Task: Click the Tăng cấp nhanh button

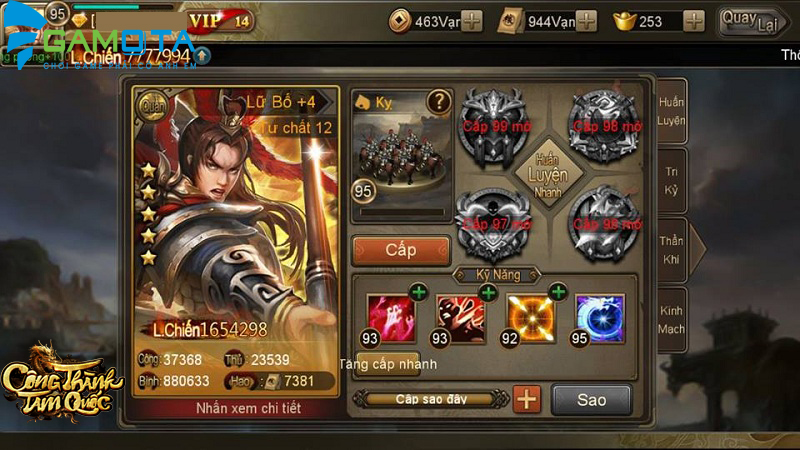Action: [x=388, y=362]
